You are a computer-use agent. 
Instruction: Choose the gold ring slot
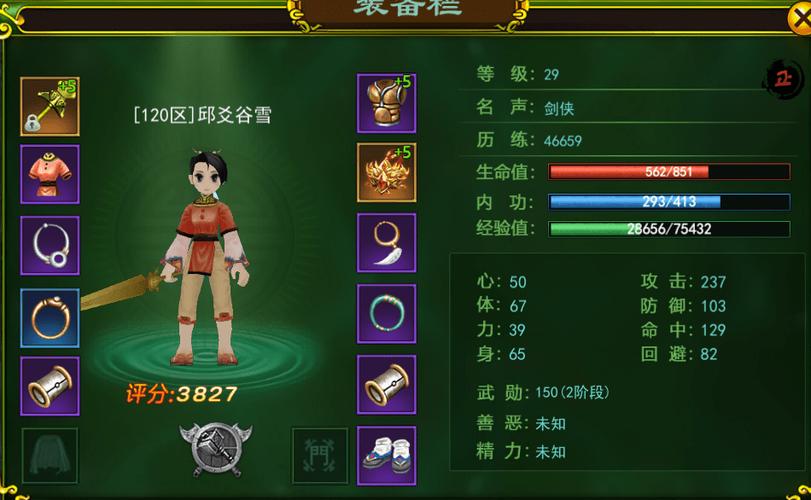click(50, 317)
